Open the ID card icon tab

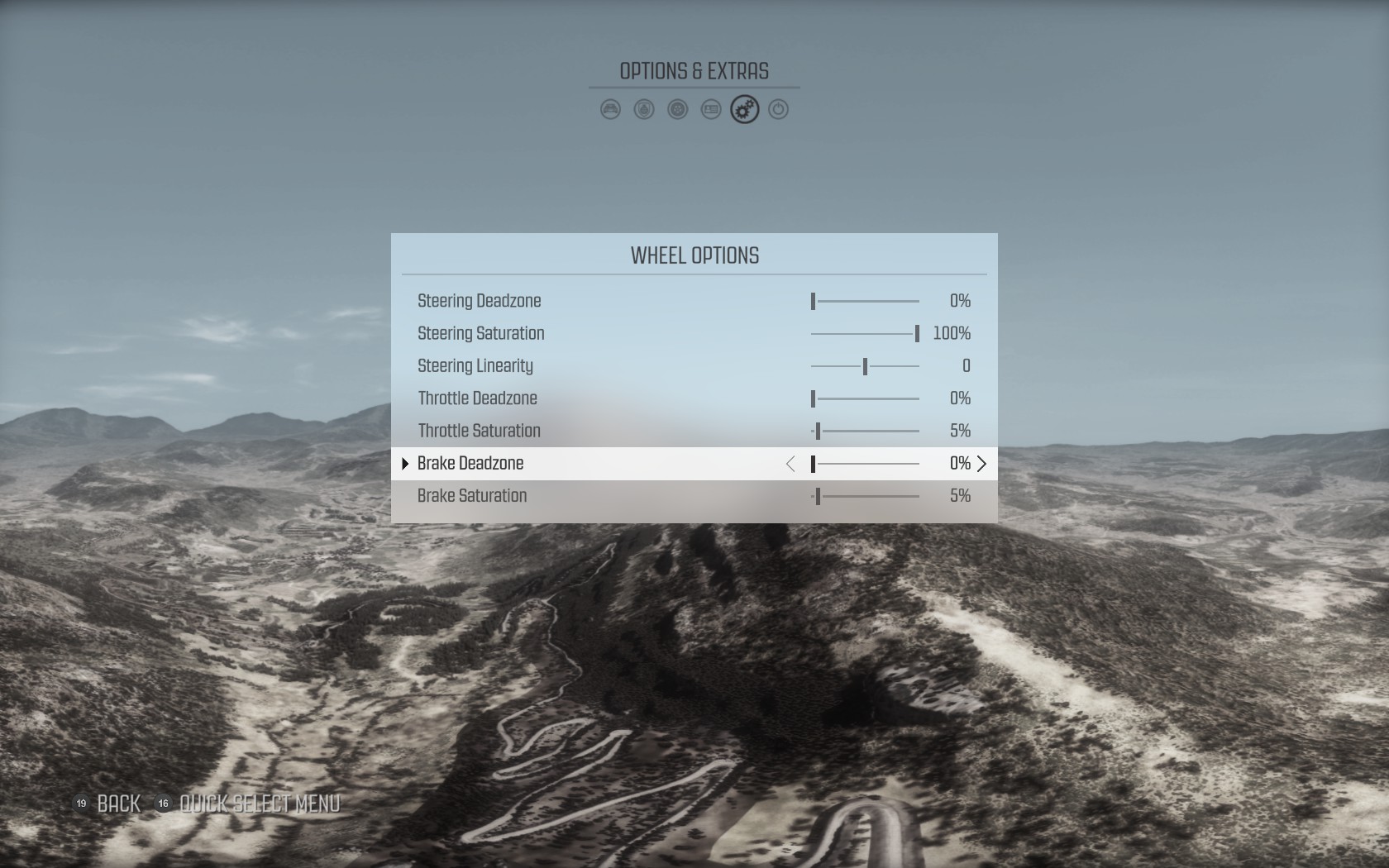(x=711, y=109)
